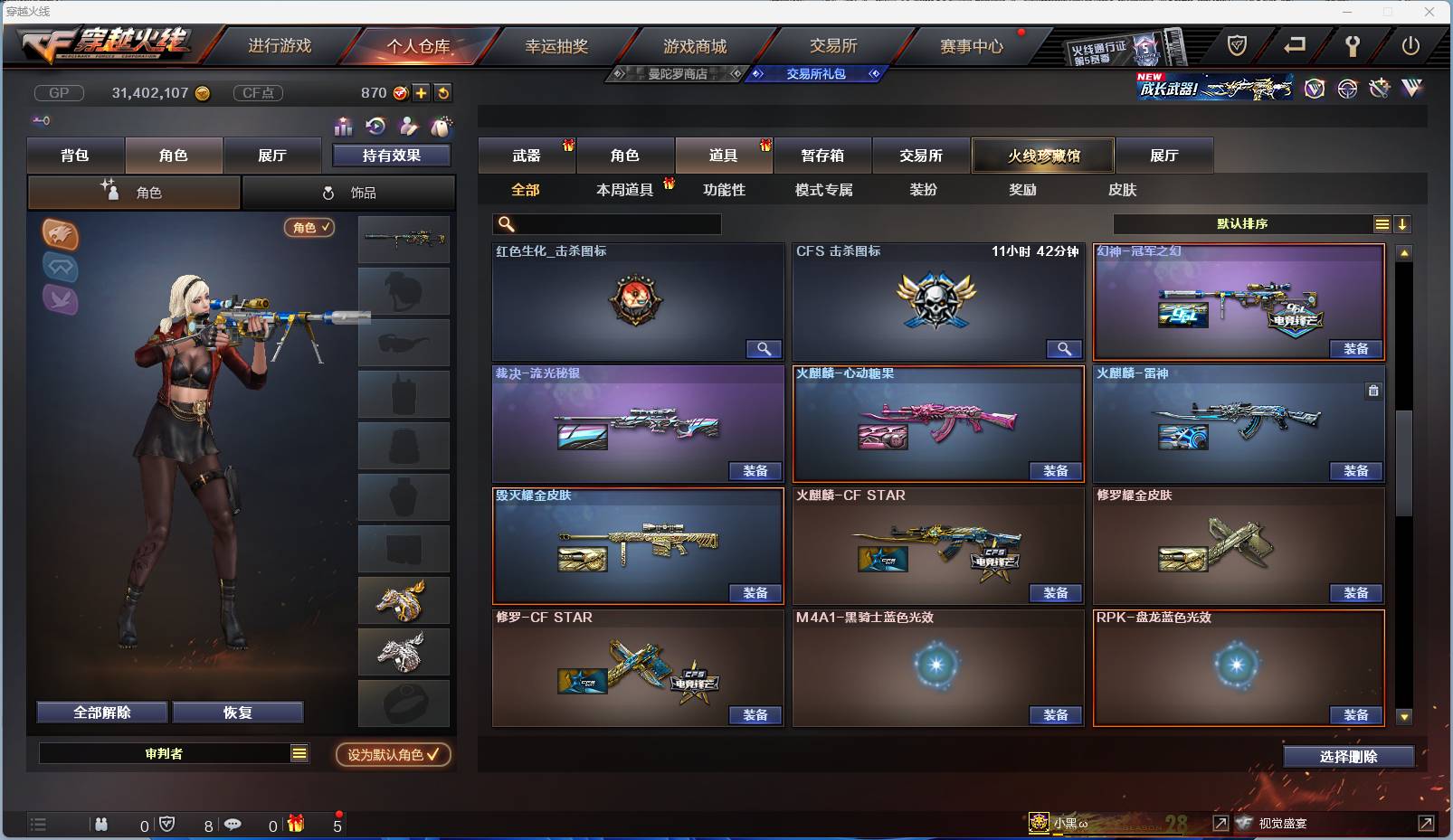Click the magnifier on the CFS击杀图标 card
The height and width of the screenshot is (840, 1453).
click(1064, 349)
